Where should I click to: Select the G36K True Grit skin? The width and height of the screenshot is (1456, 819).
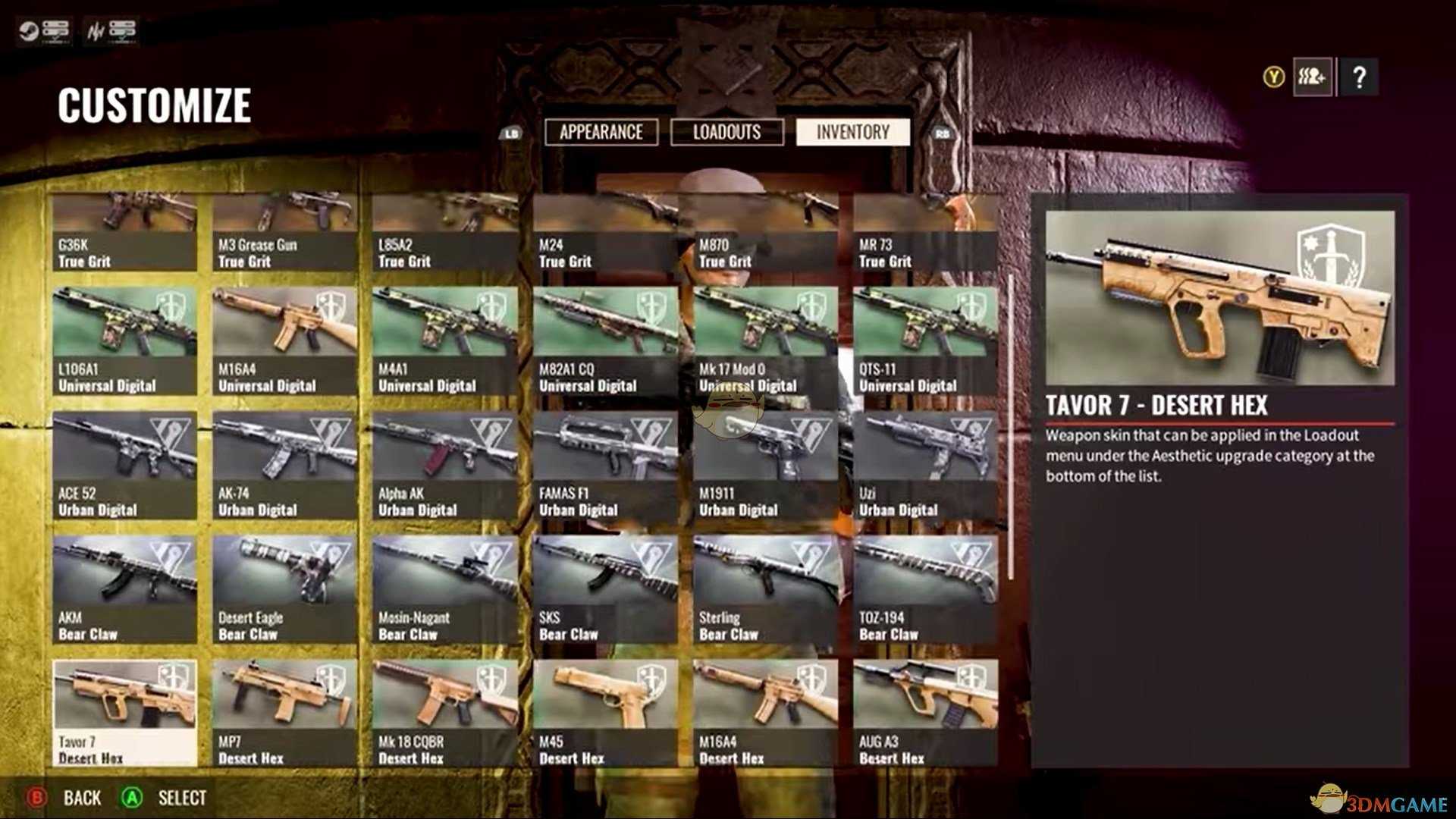tap(124, 232)
